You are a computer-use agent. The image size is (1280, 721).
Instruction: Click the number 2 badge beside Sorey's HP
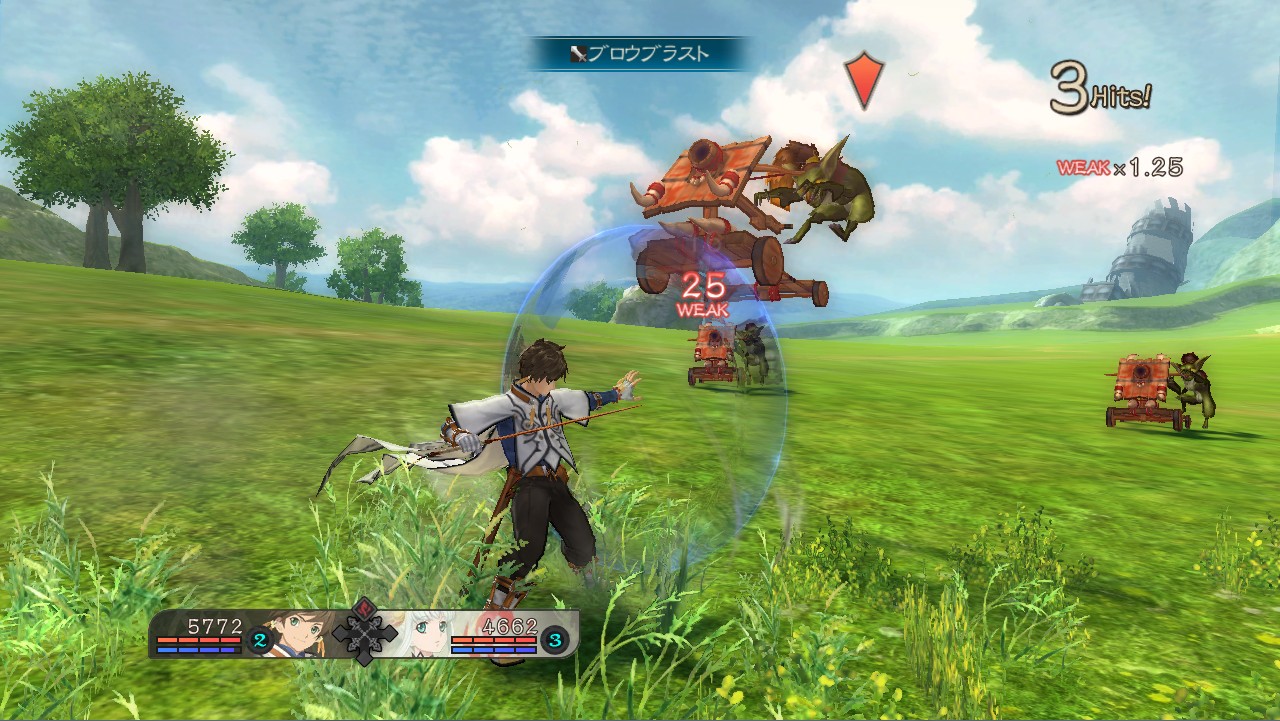258,637
